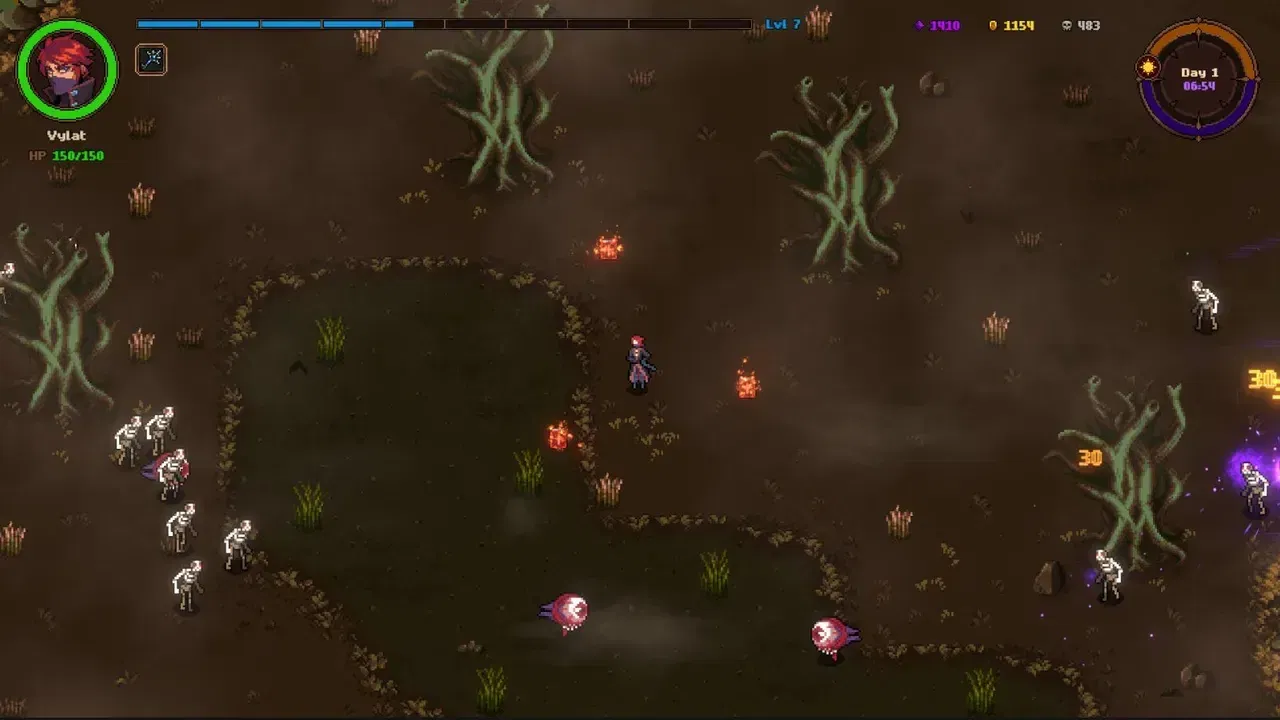Click the purple gem currency icon
This screenshot has width=1280, height=720.
918,25
